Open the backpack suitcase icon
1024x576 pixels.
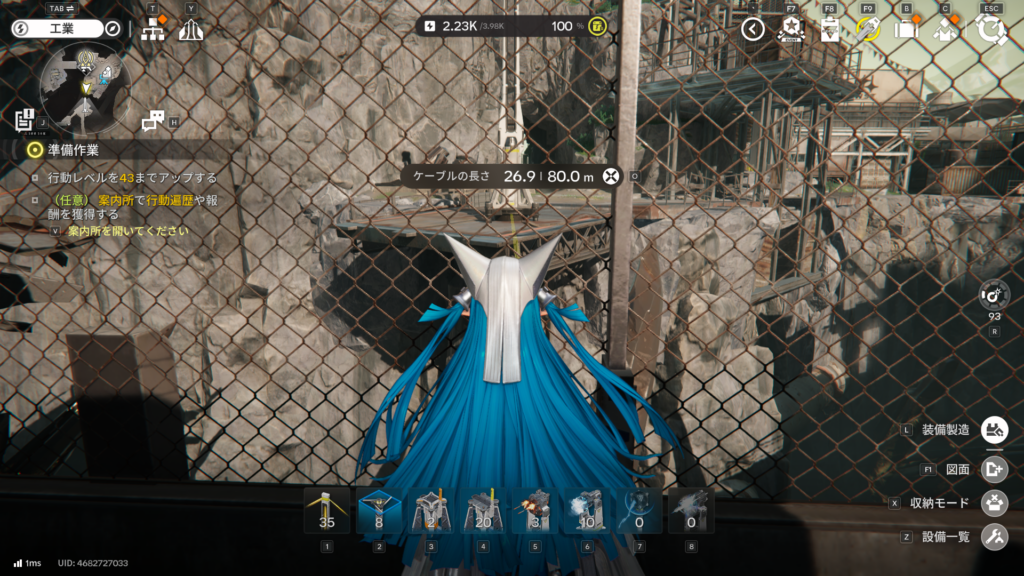tap(906, 29)
